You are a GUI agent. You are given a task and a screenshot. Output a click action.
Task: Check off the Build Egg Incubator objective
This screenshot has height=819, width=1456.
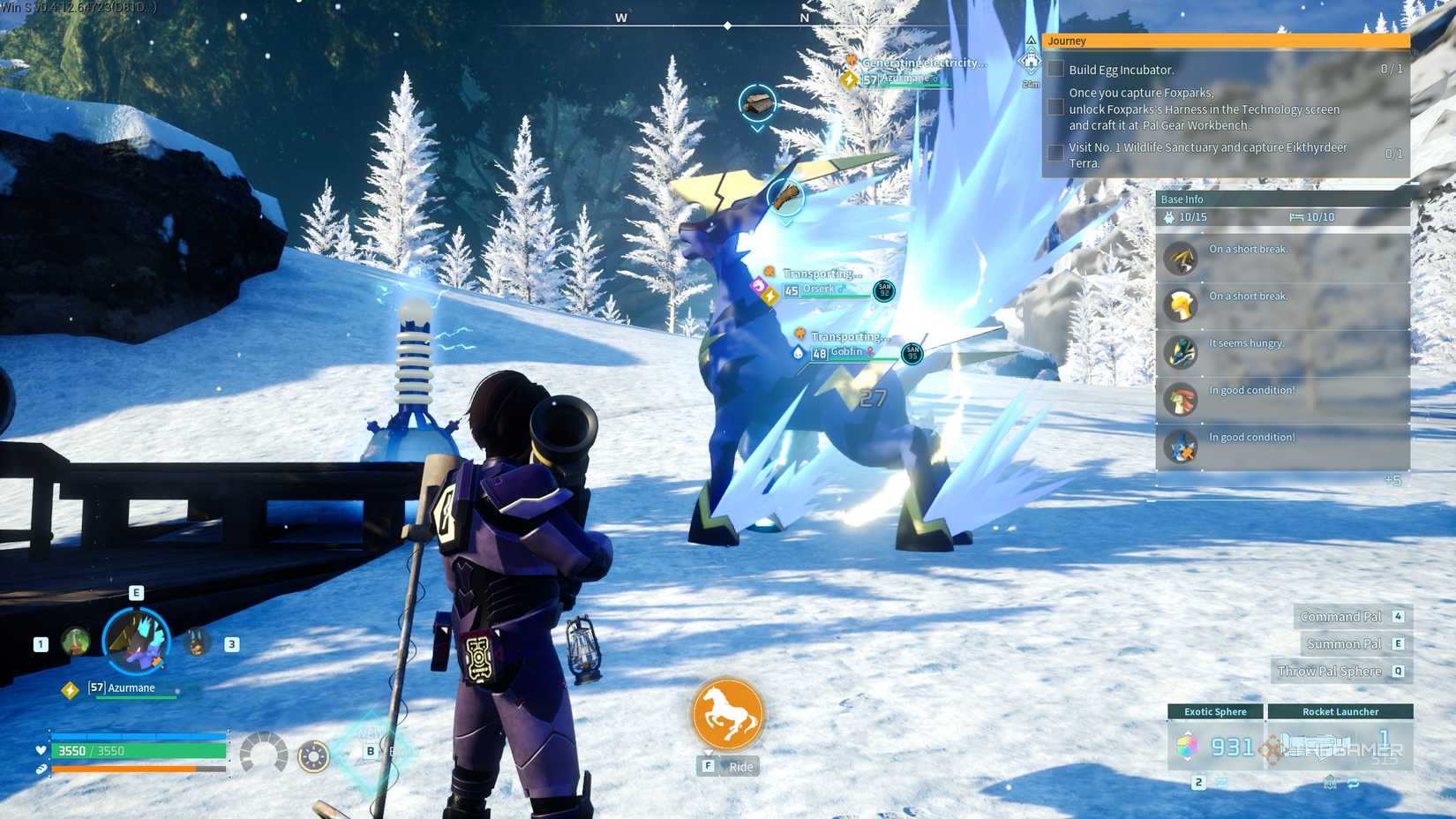(1055, 69)
